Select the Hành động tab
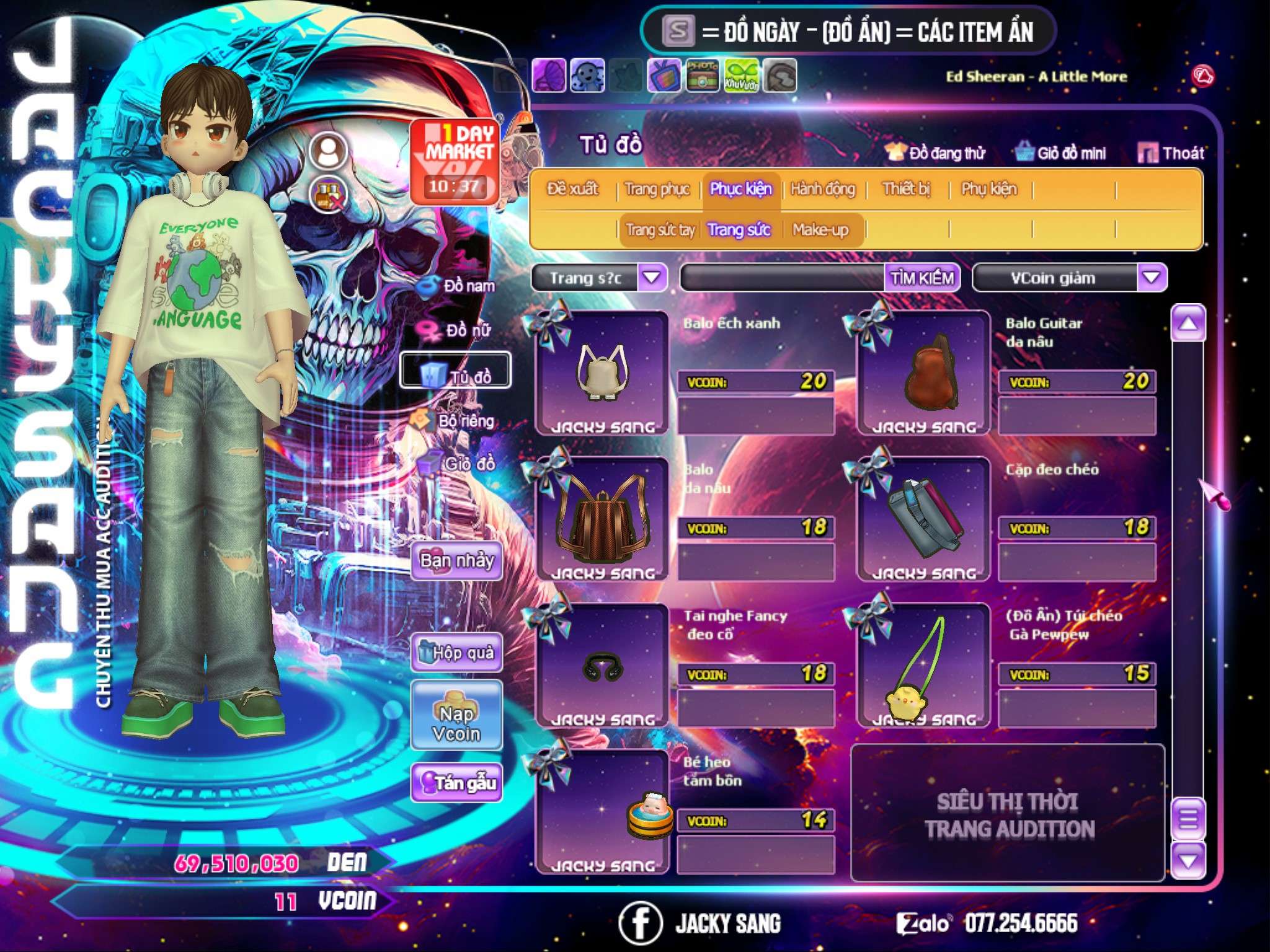 pyautogui.click(x=822, y=189)
